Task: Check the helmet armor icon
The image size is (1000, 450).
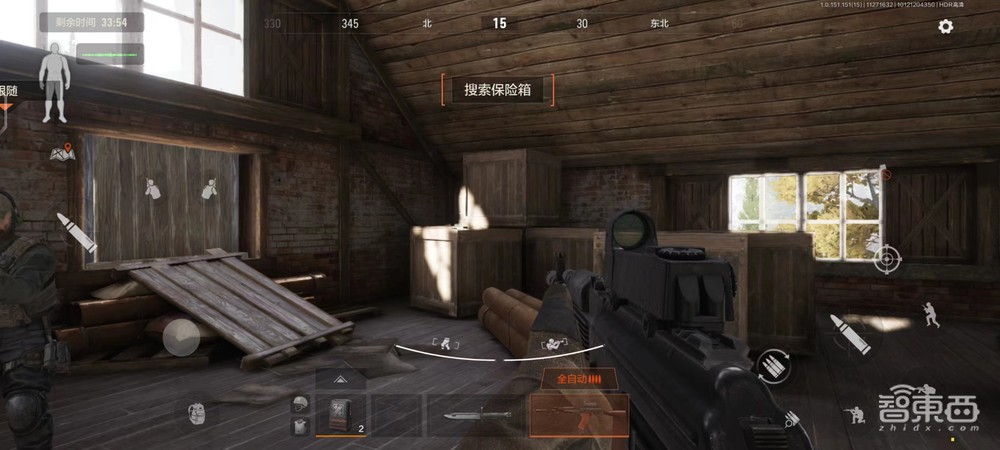Action: click(298, 404)
